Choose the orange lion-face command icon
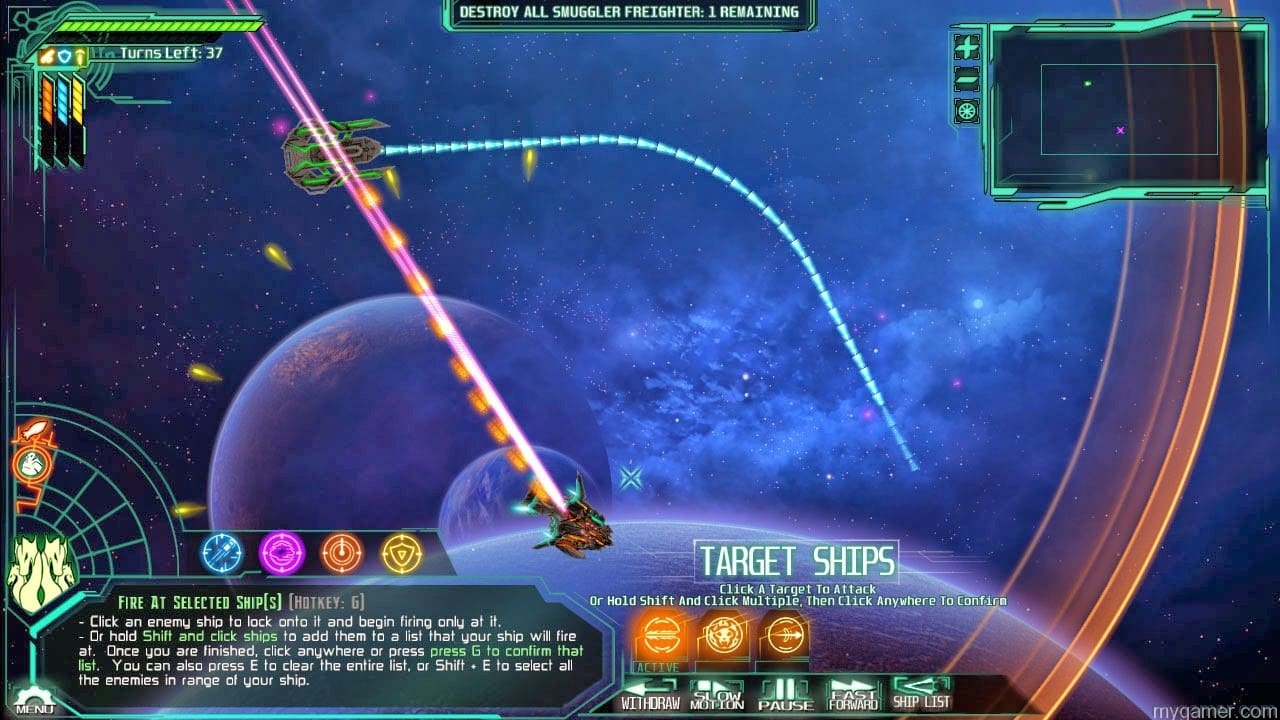 [x=723, y=633]
